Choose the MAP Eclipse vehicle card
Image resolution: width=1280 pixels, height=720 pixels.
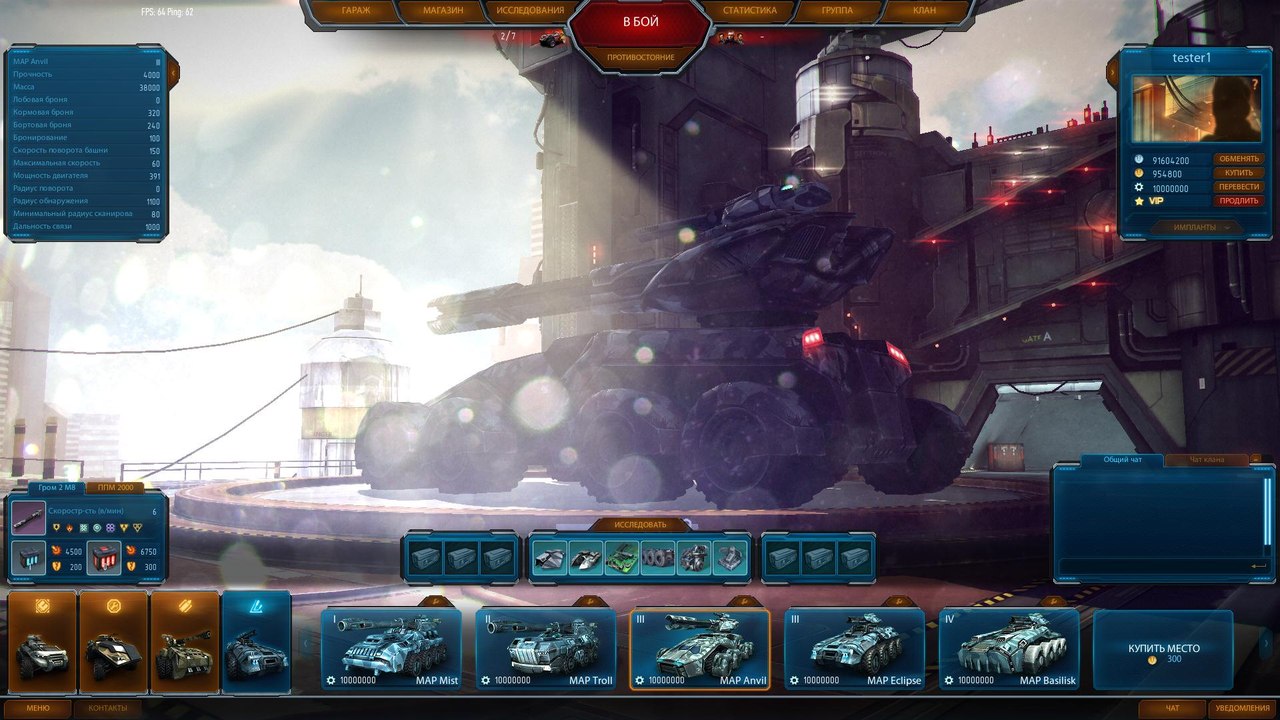854,650
